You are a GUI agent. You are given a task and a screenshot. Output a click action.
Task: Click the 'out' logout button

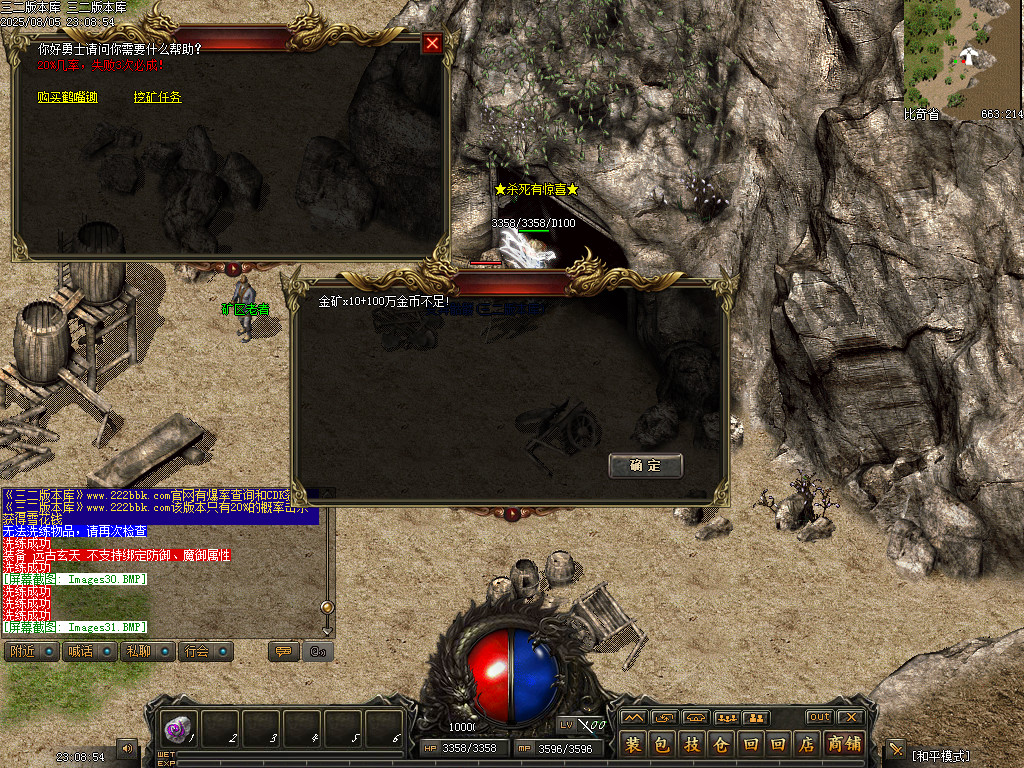point(820,717)
